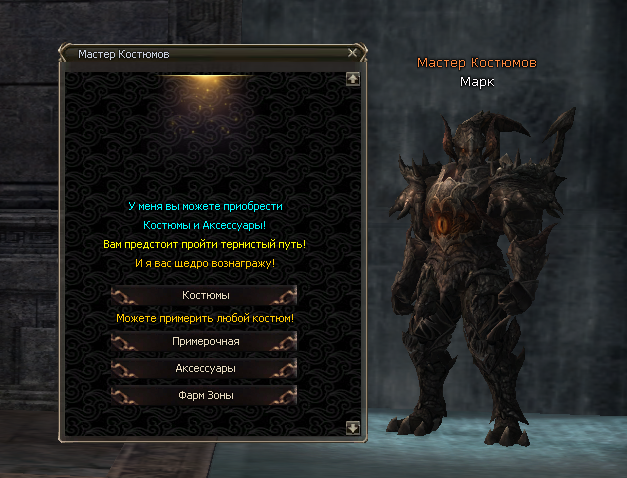Select the Фарм Зоны button
Image resolution: width=627 pixels, height=478 pixels.
tap(205, 395)
